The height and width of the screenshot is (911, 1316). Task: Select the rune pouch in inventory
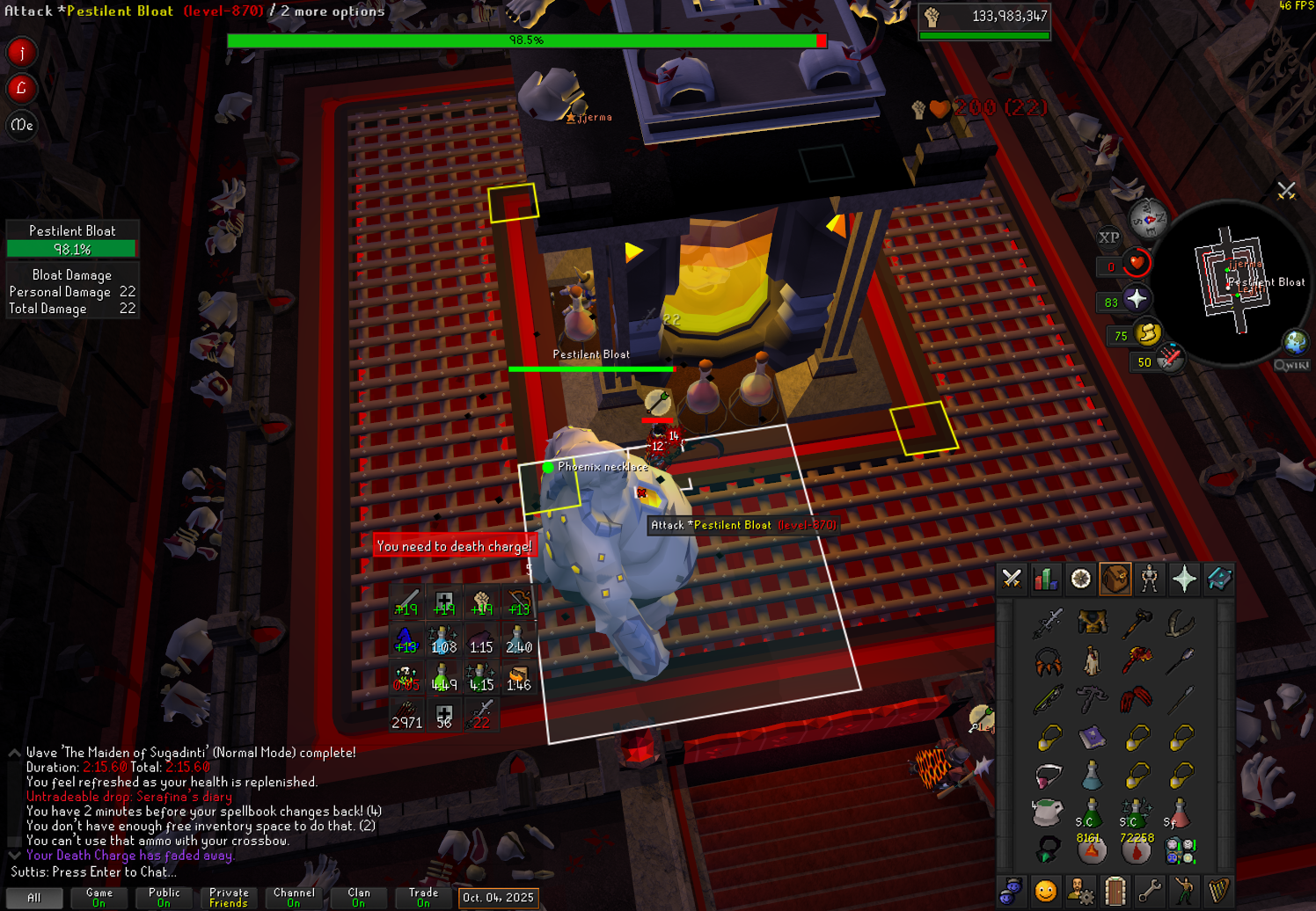click(x=1180, y=850)
